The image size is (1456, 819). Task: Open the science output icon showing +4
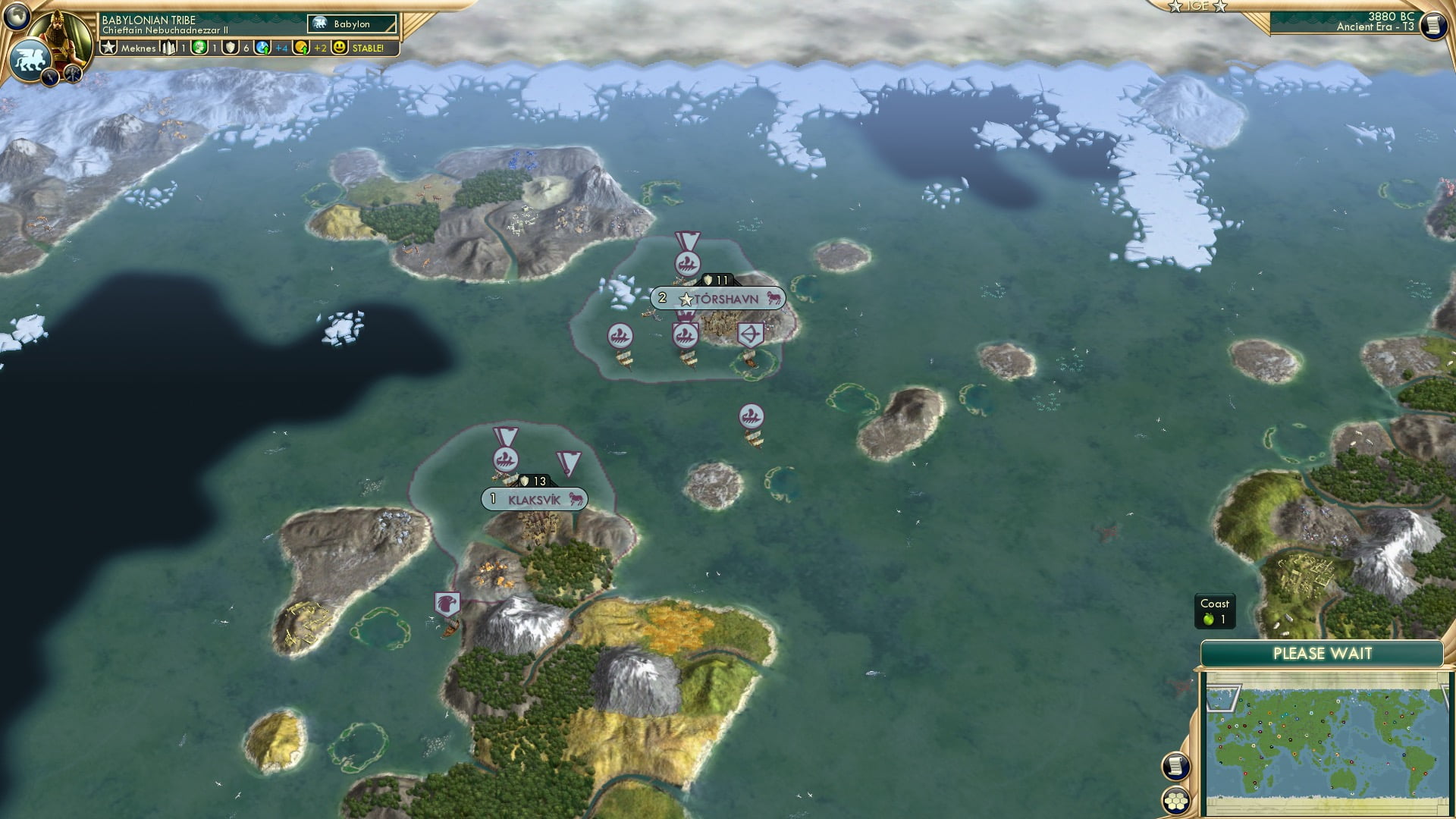point(262,49)
